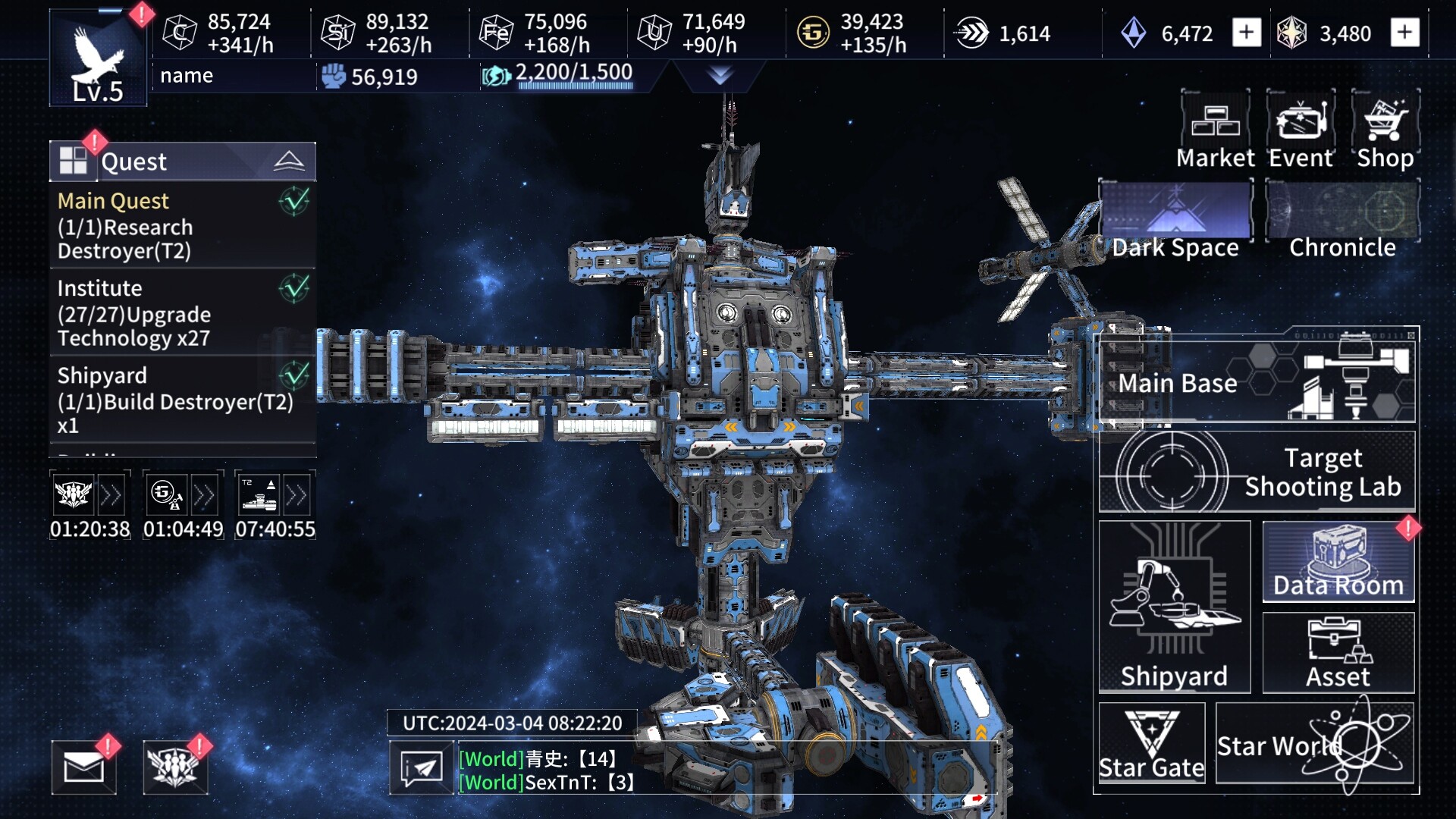
Task: Open the Target Shooting Lab
Action: point(1259,472)
